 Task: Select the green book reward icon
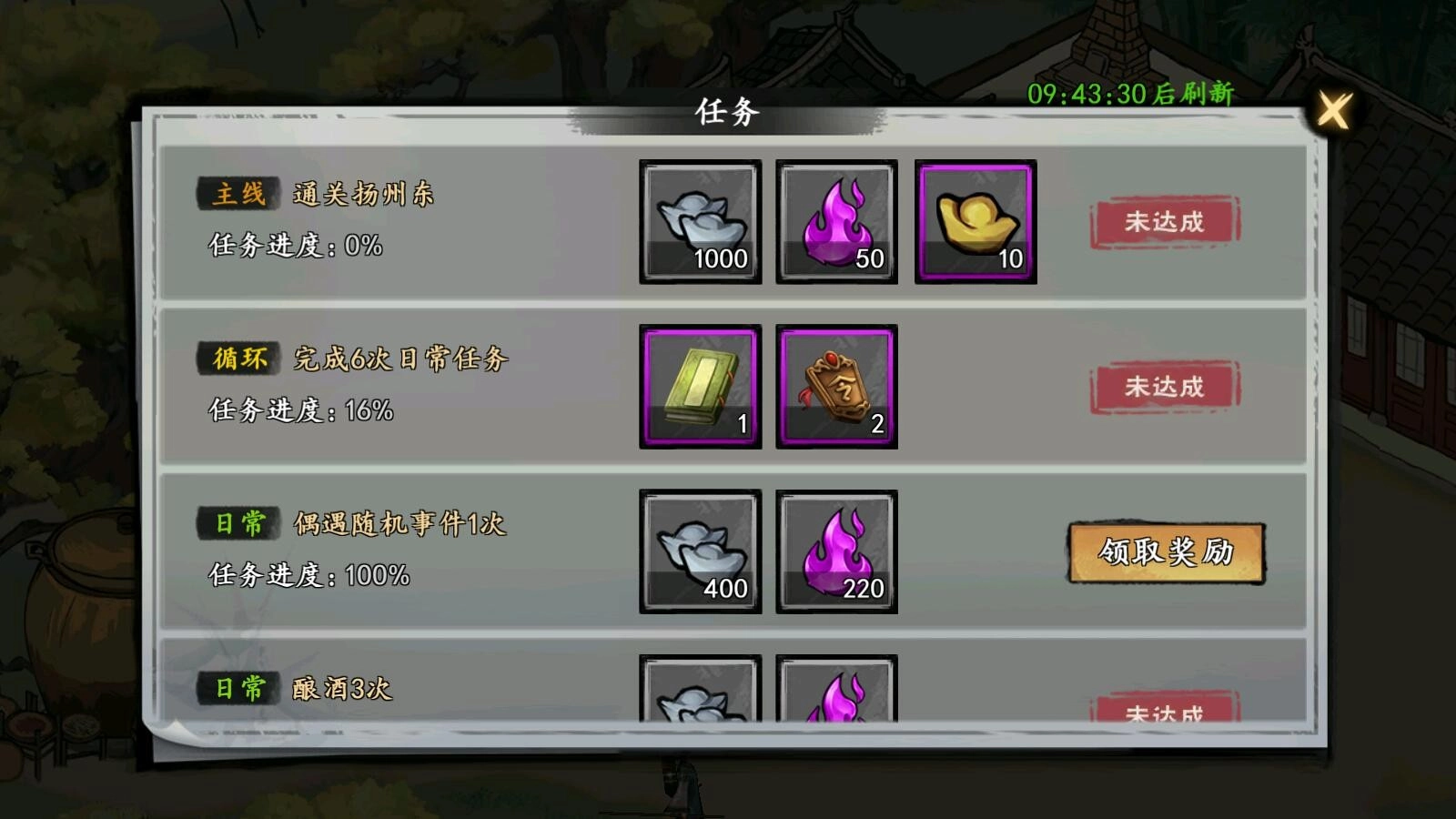tap(699, 387)
